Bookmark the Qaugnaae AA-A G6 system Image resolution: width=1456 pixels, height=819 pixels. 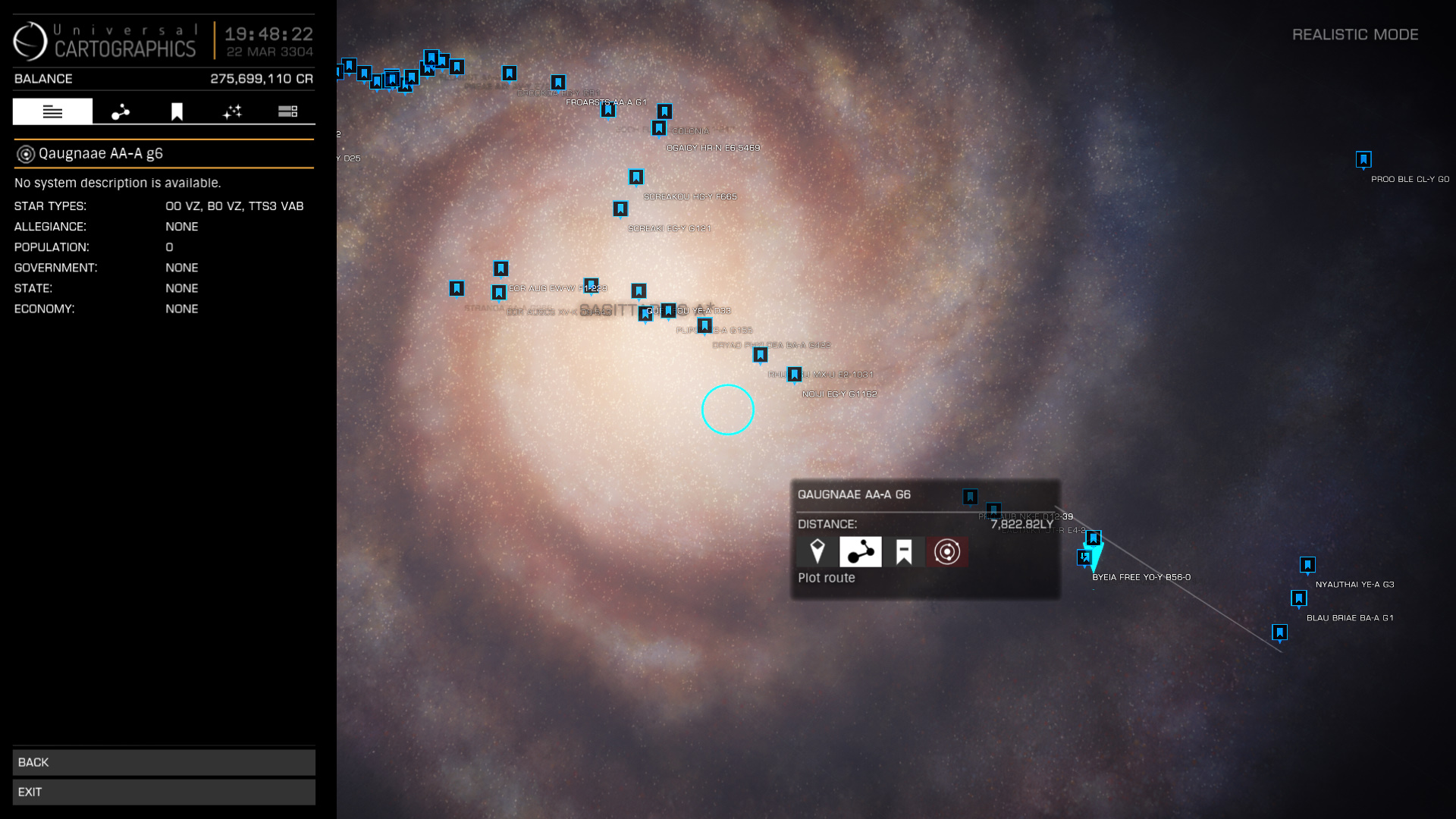(x=903, y=552)
